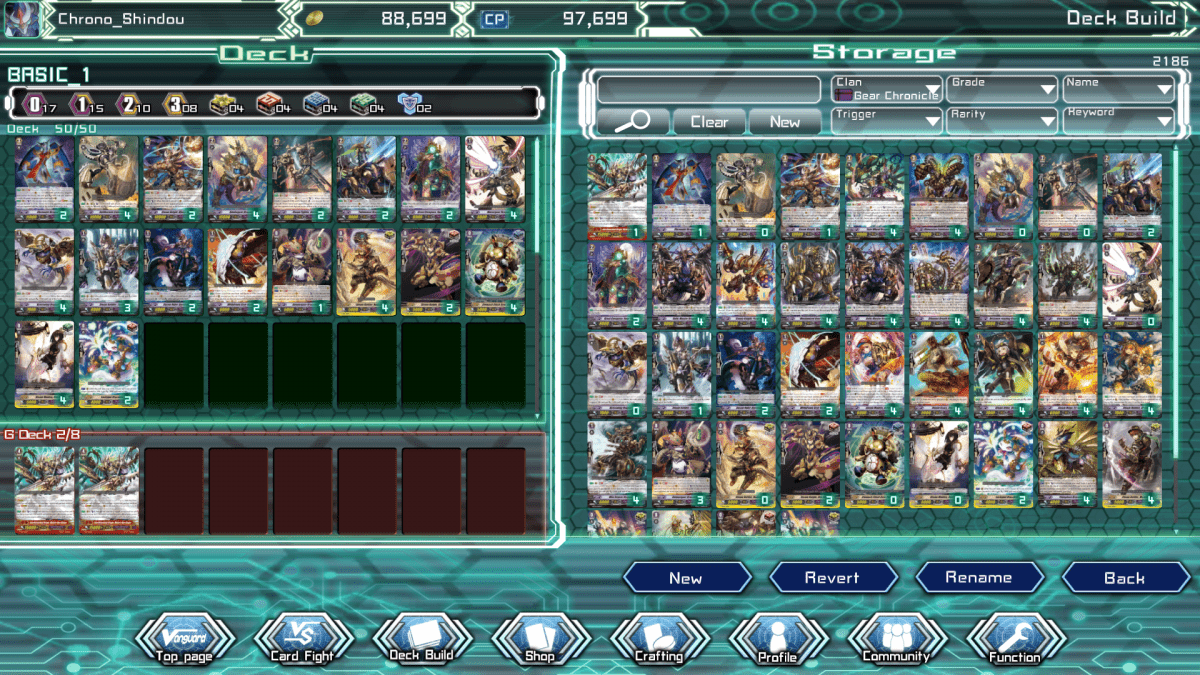The width and height of the screenshot is (1200, 675).
Task: Open the Function menu
Action: pos(1016,640)
